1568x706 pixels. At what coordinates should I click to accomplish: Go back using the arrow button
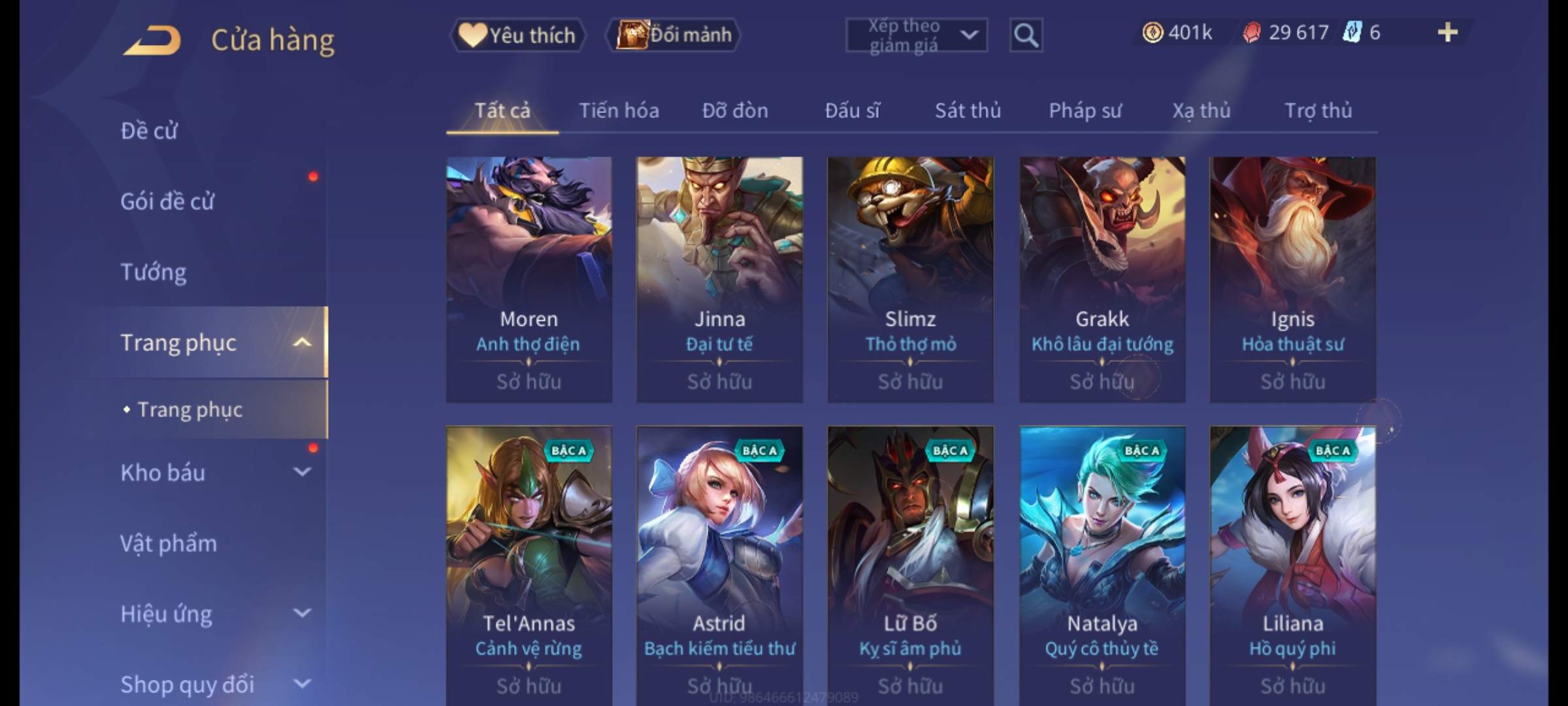152,41
